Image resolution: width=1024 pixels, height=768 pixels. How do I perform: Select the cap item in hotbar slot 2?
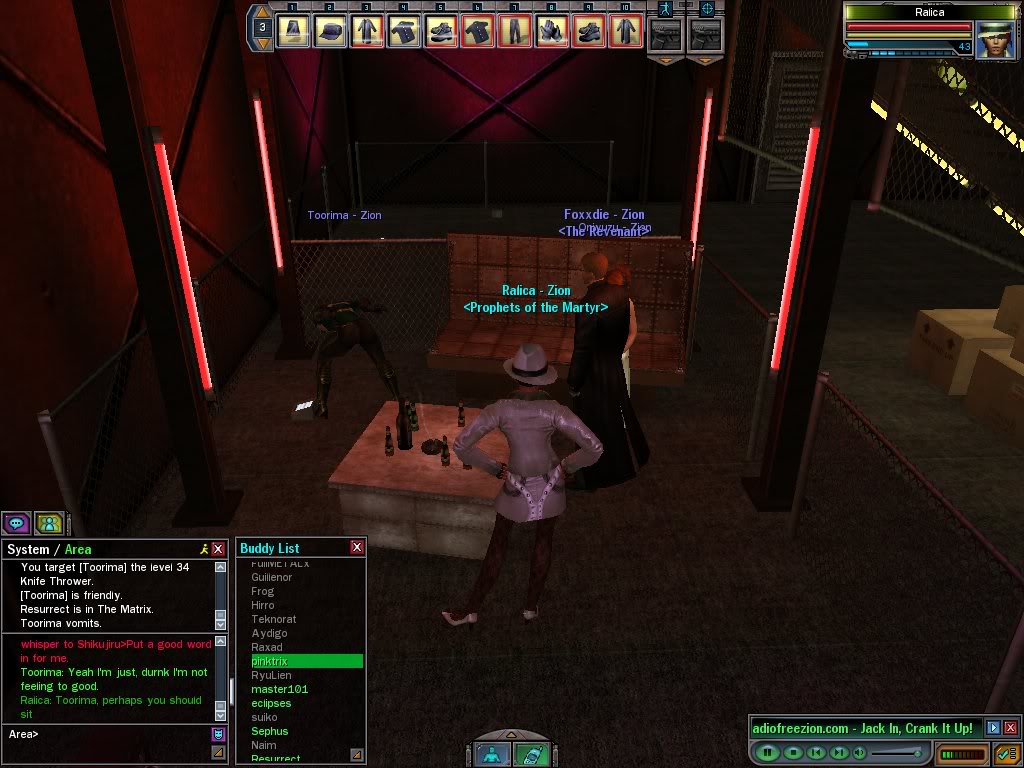[x=329, y=31]
